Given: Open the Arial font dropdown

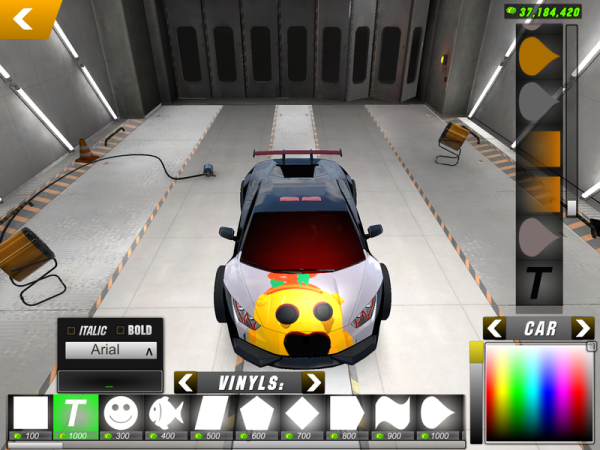Looking at the screenshot, I should (110, 350).
